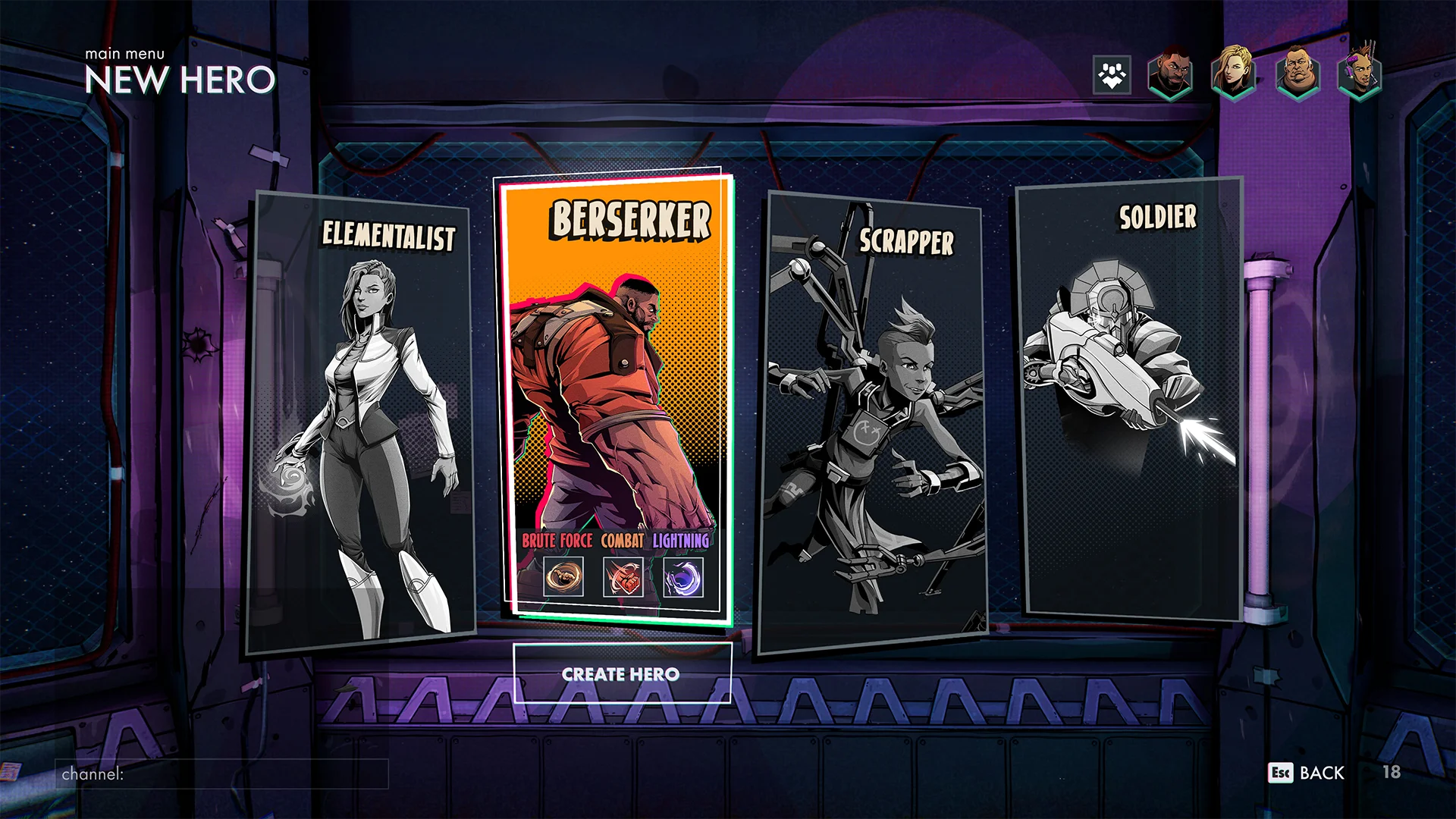Viewport: 1456px width, 819px height.
Task: Open the main menu breadcrumb link
Action: coord(124,54)
